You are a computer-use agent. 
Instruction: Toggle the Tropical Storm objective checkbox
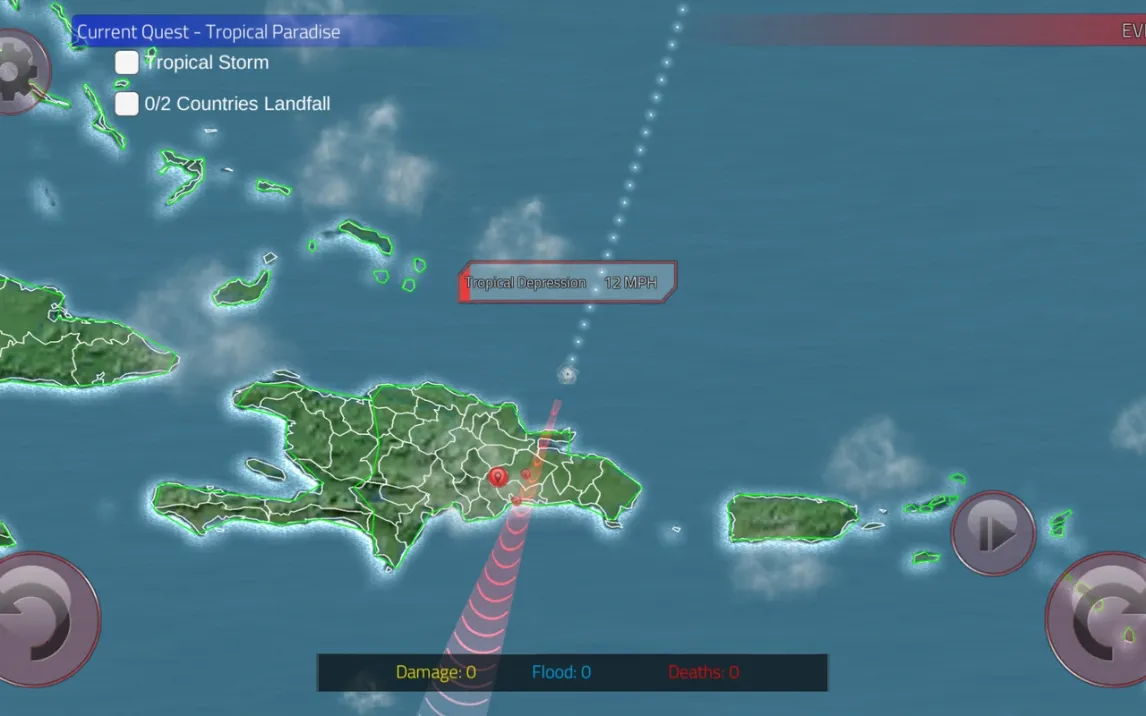[x=127, y=63]
